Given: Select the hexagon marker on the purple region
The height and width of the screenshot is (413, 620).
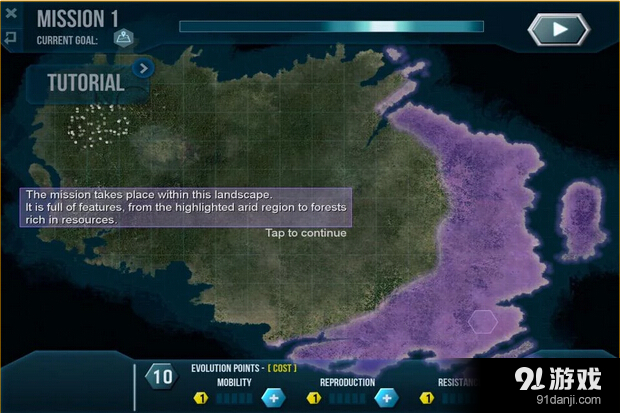Looking at the screenshot, I should pyautogui.click(x=483, y=321).
